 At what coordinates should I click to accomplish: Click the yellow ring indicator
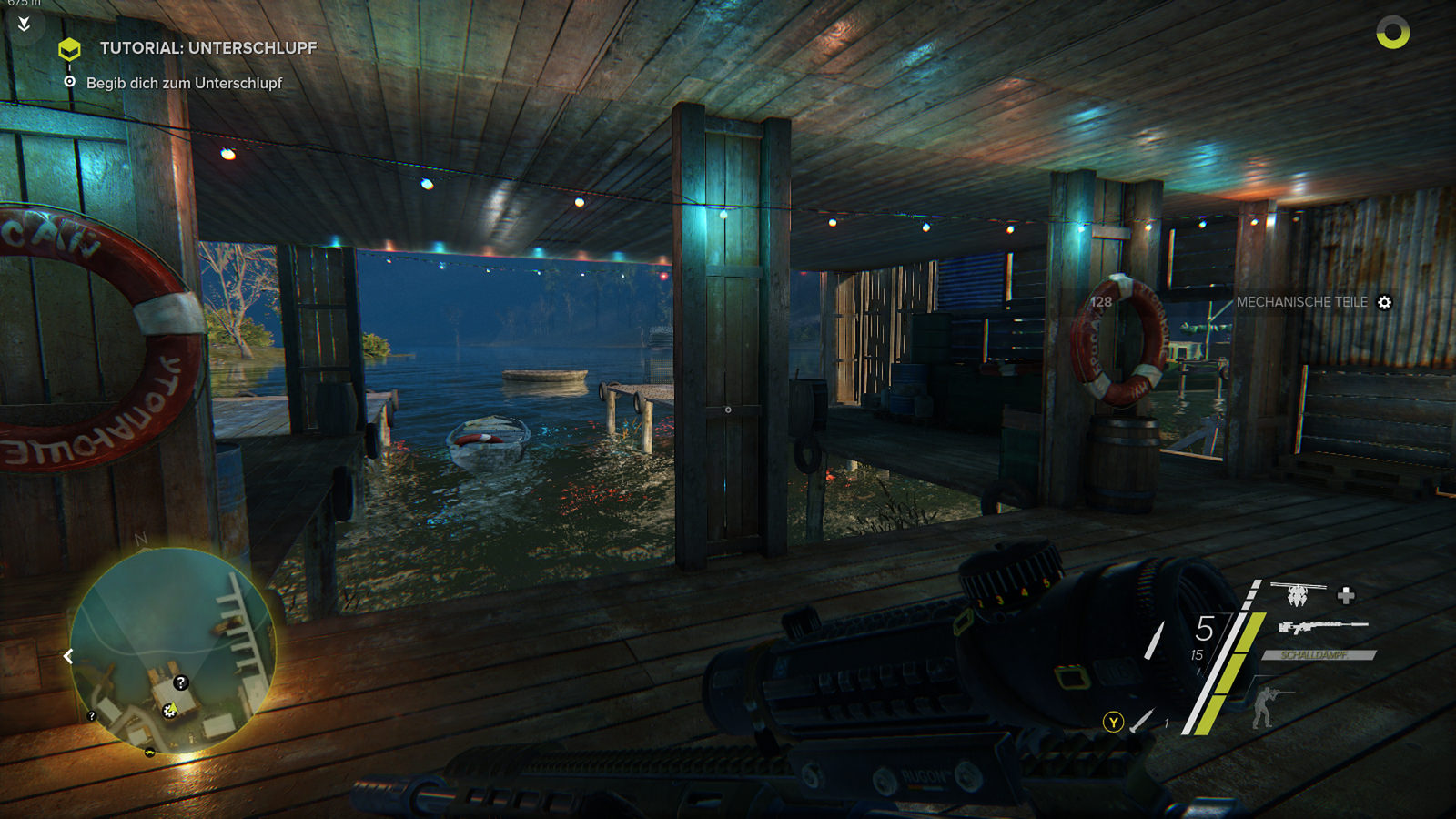pos(1392,33)
